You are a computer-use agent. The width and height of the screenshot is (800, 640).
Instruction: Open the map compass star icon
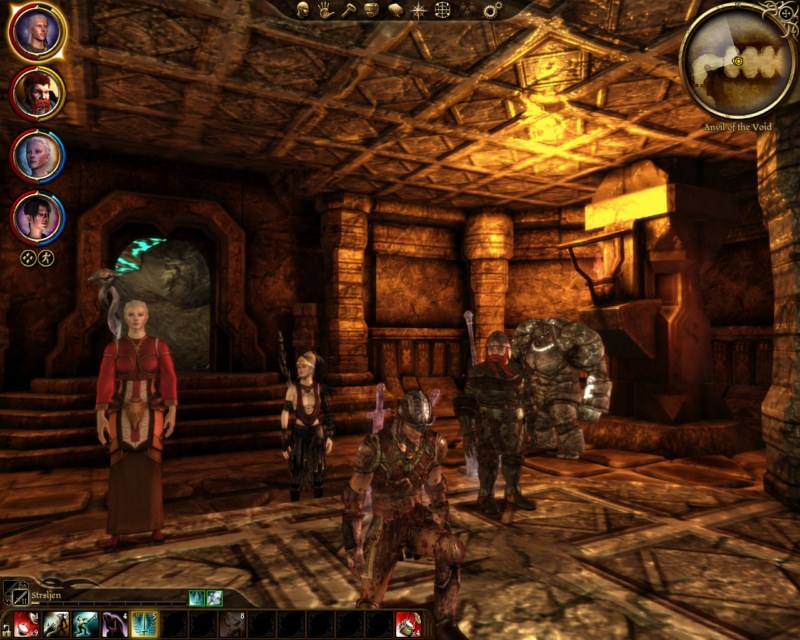click(x=419, y=10)
